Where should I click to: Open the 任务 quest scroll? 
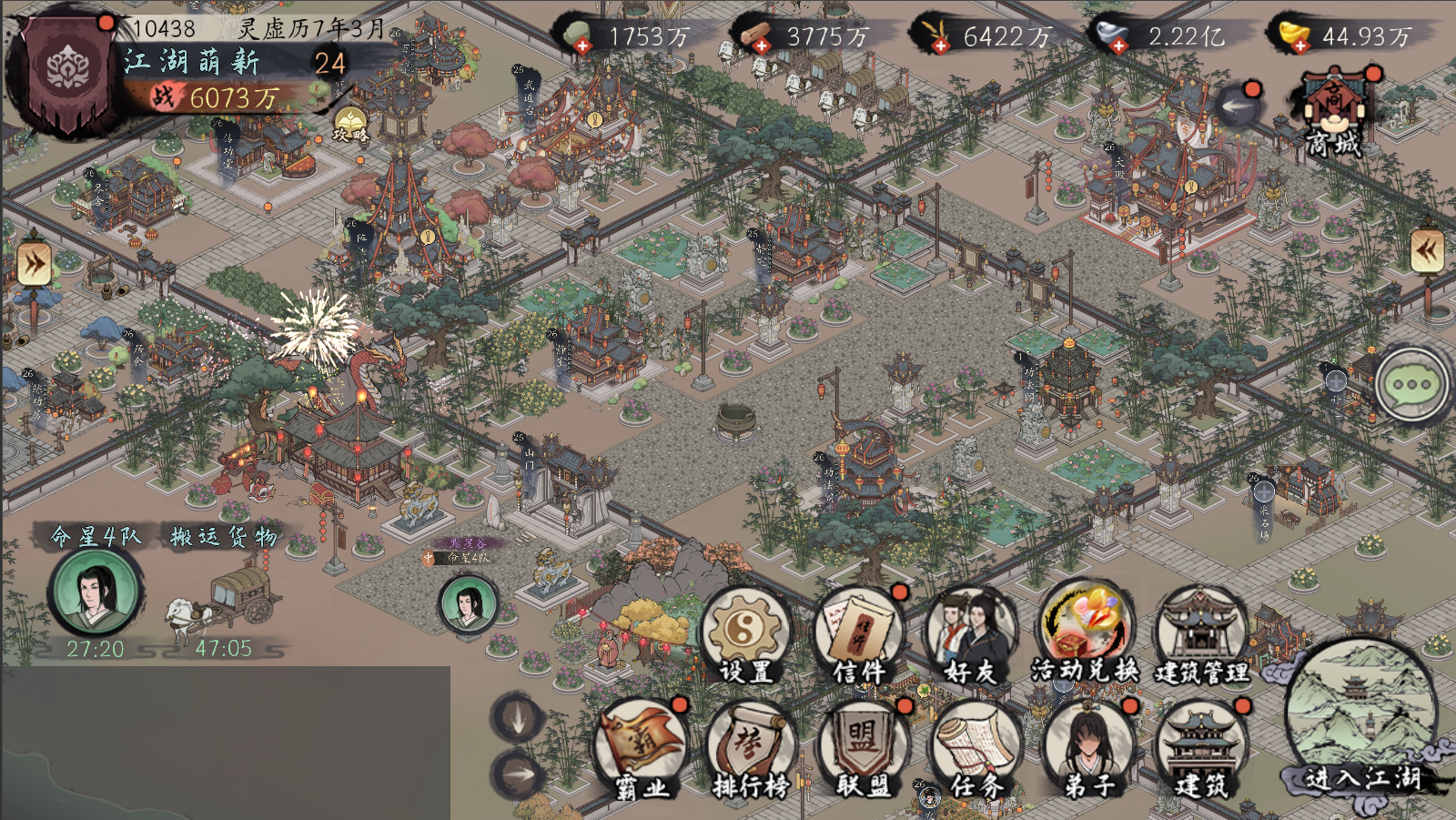point(976,748)
